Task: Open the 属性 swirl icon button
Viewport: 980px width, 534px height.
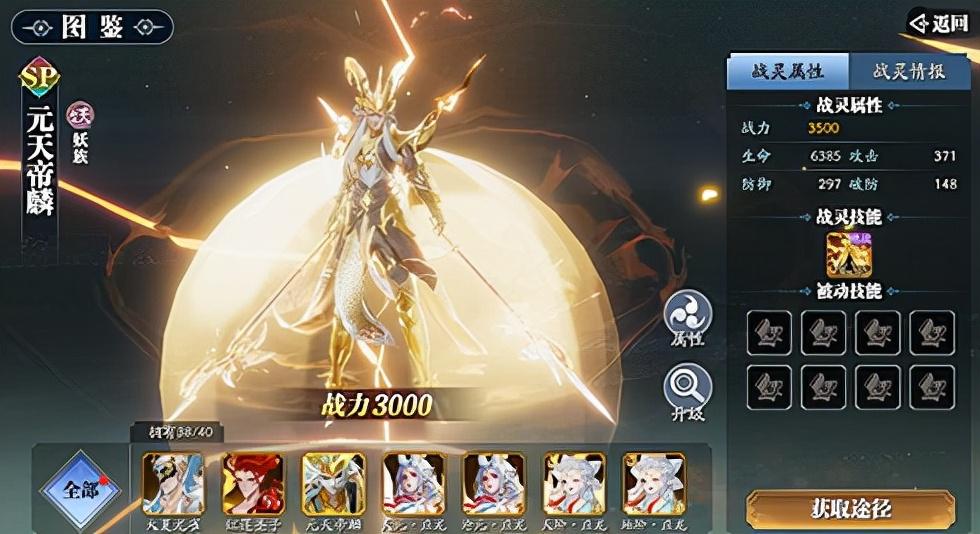Action: click(688, 315)
